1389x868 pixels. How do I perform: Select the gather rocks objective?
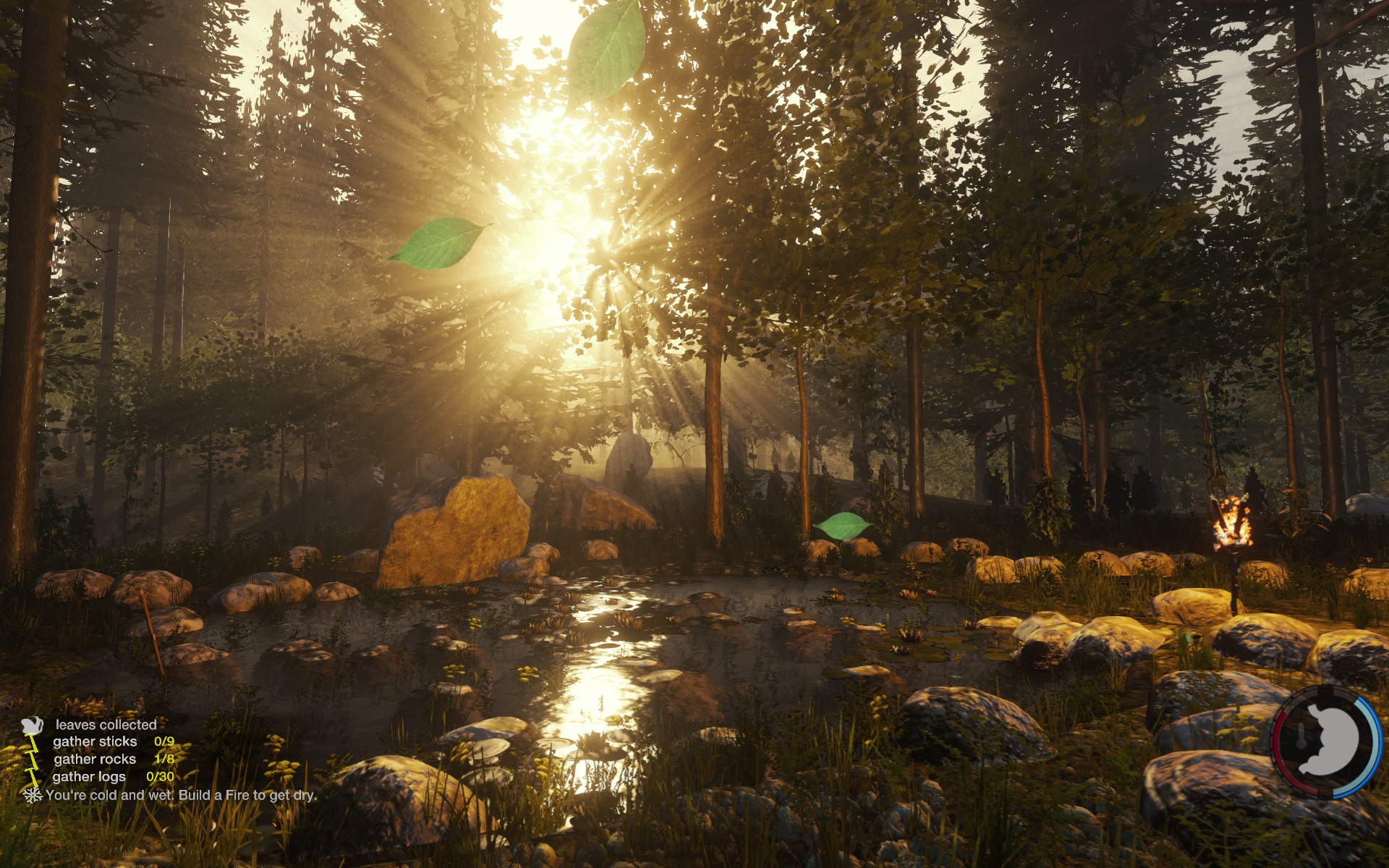tap(95, 759)
